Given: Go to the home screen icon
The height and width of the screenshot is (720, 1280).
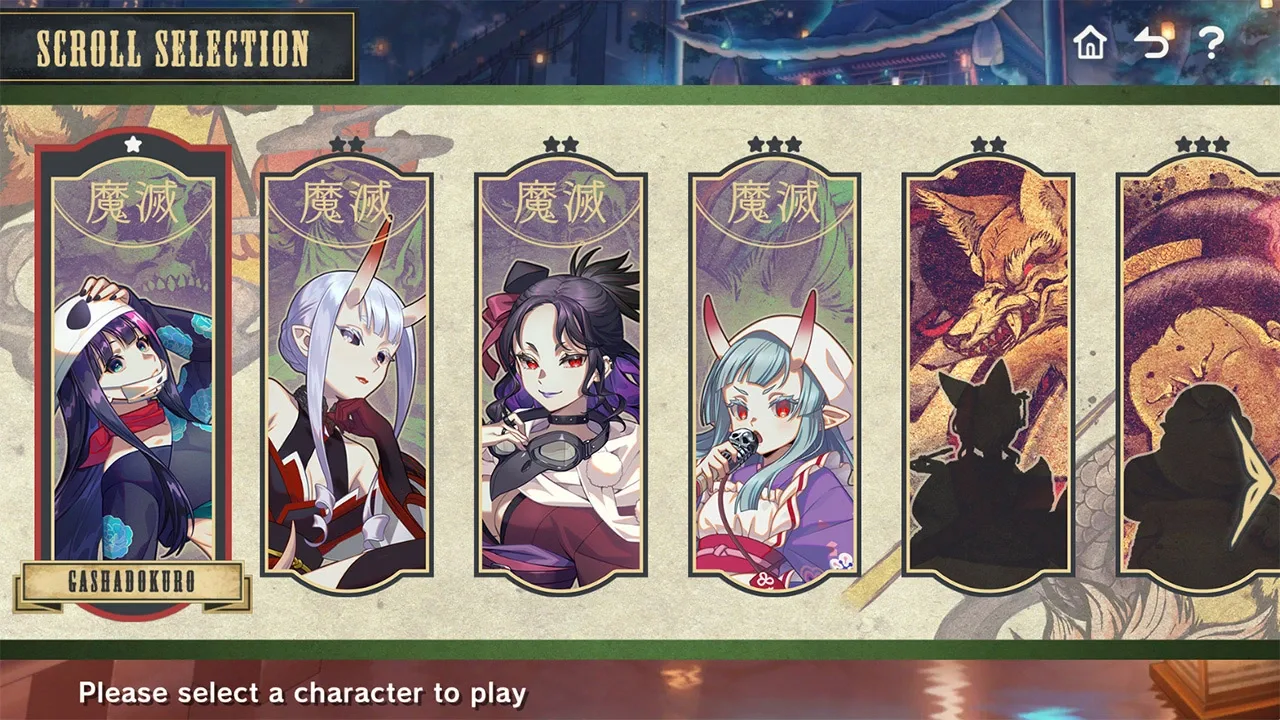Looking at the screenshot, I should tap(1090, 43).
